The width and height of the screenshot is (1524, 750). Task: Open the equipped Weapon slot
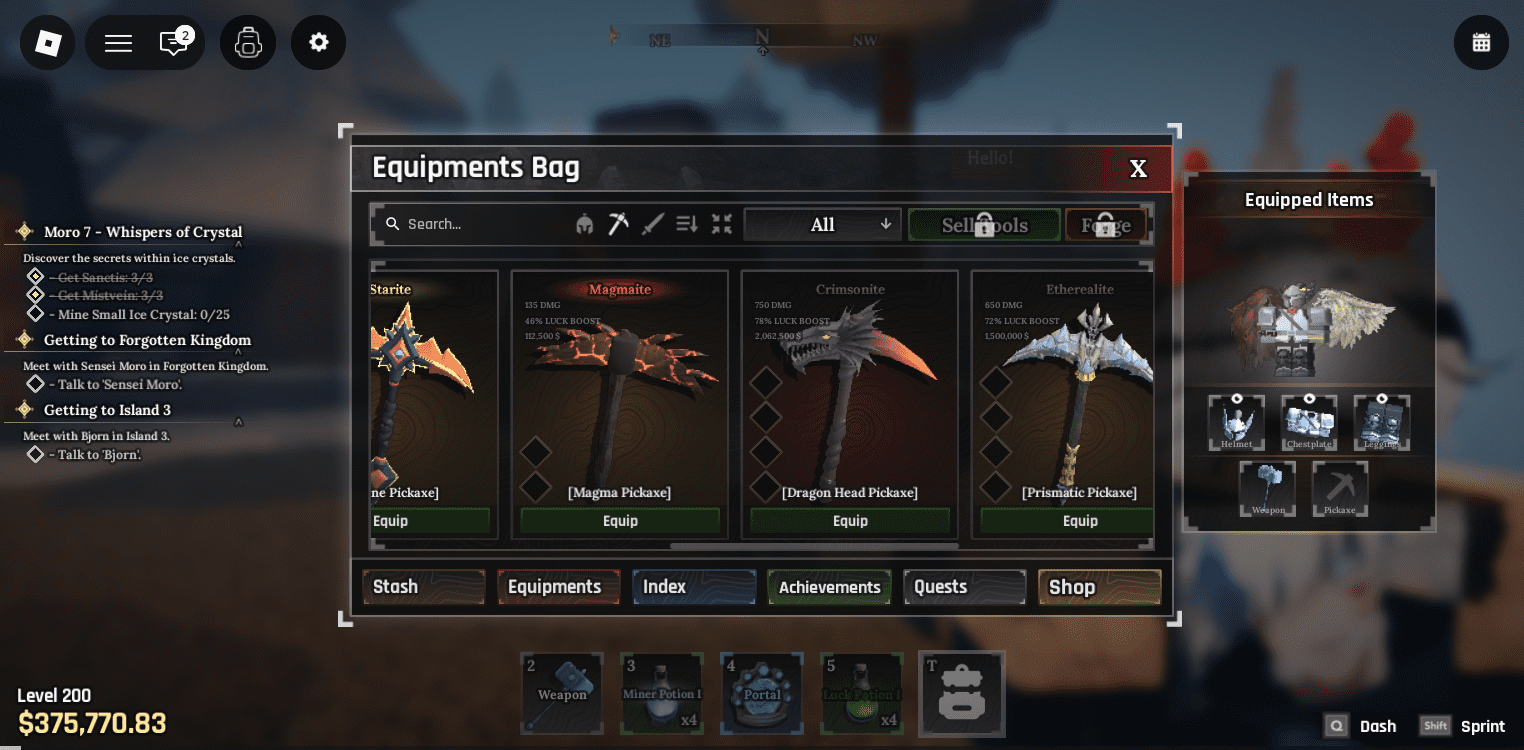pos(1267,489)
